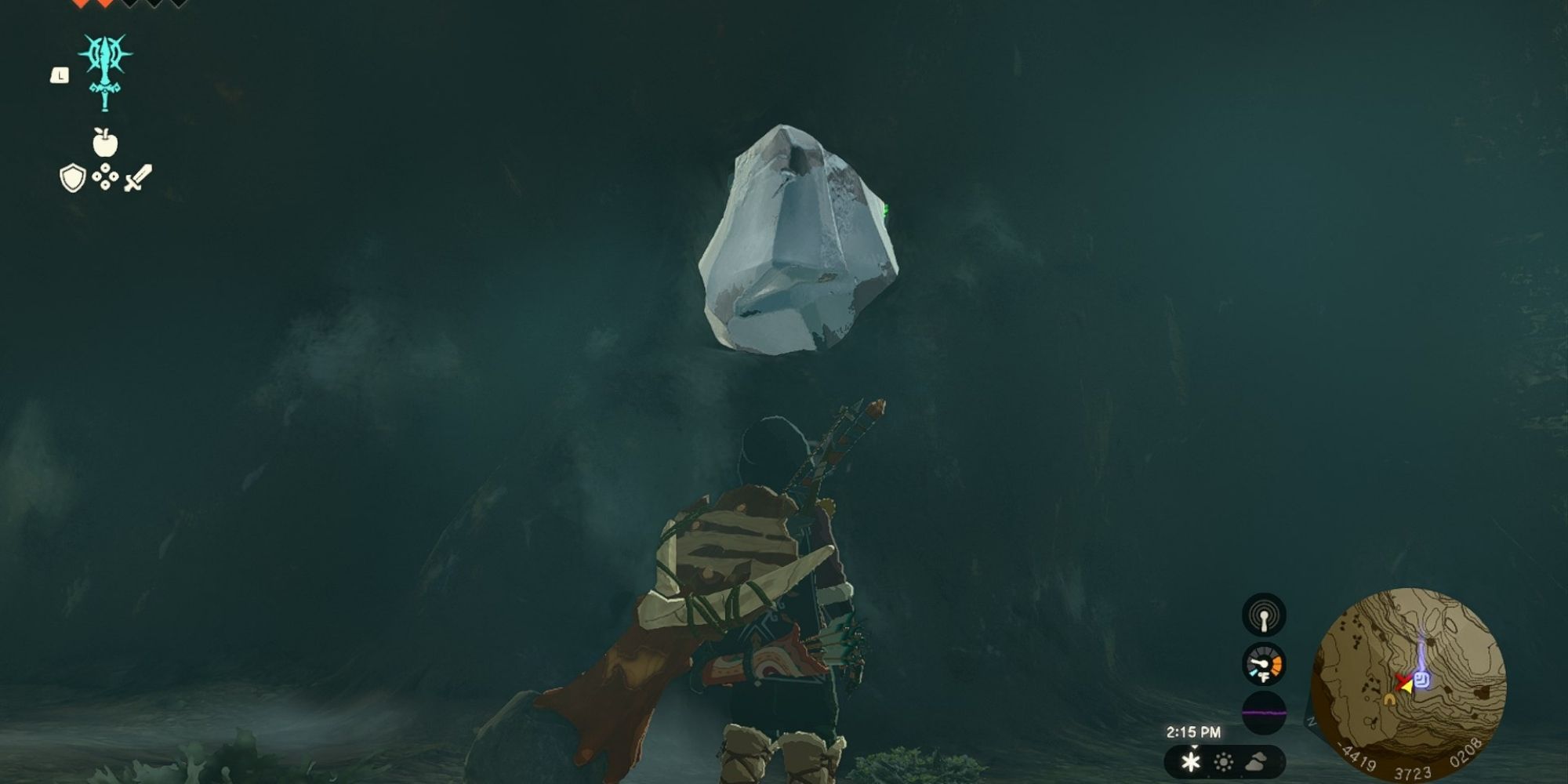
Task: Click the L button prompt label
Action: tap(60, 75)
